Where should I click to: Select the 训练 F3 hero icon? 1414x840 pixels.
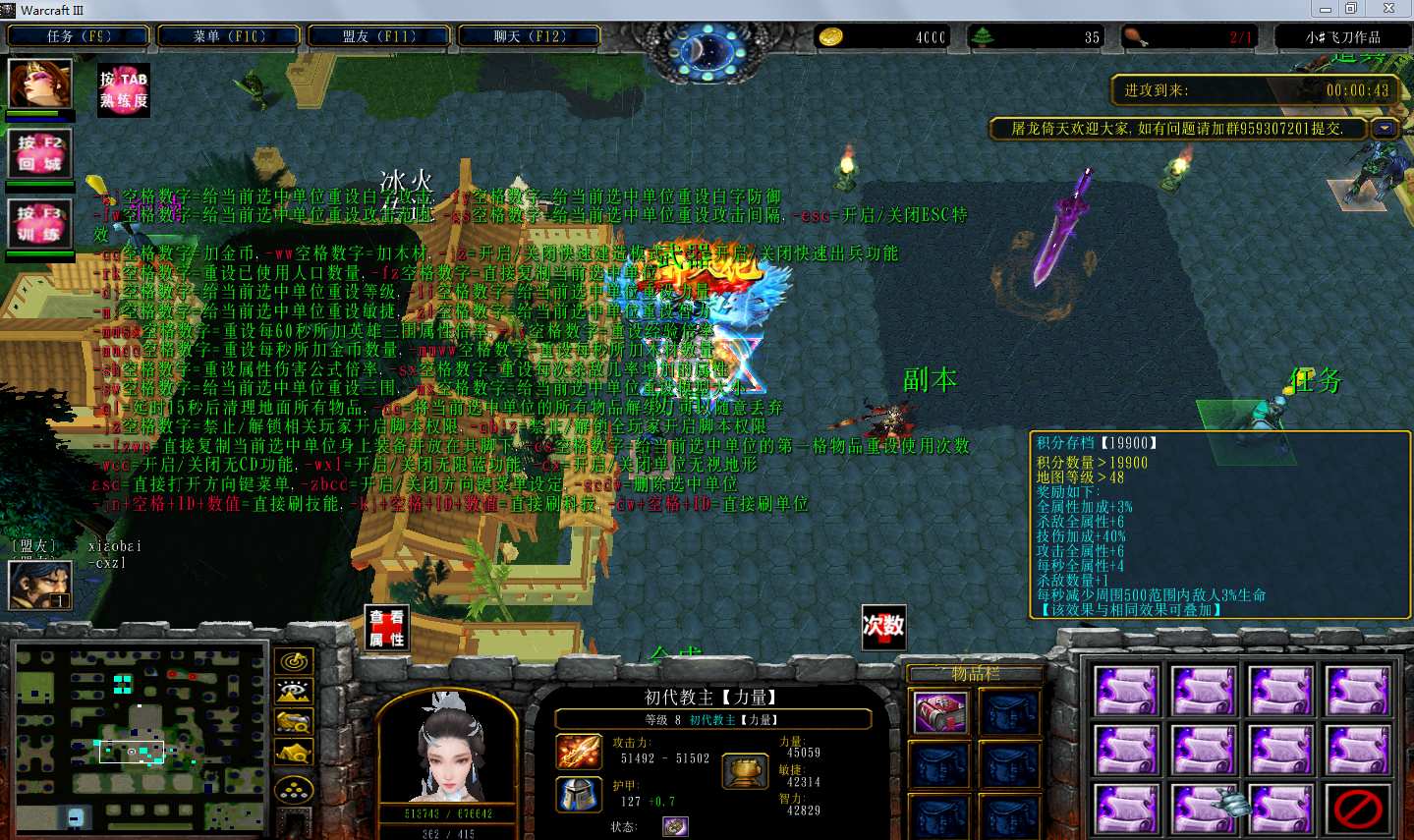coord(40,223)
